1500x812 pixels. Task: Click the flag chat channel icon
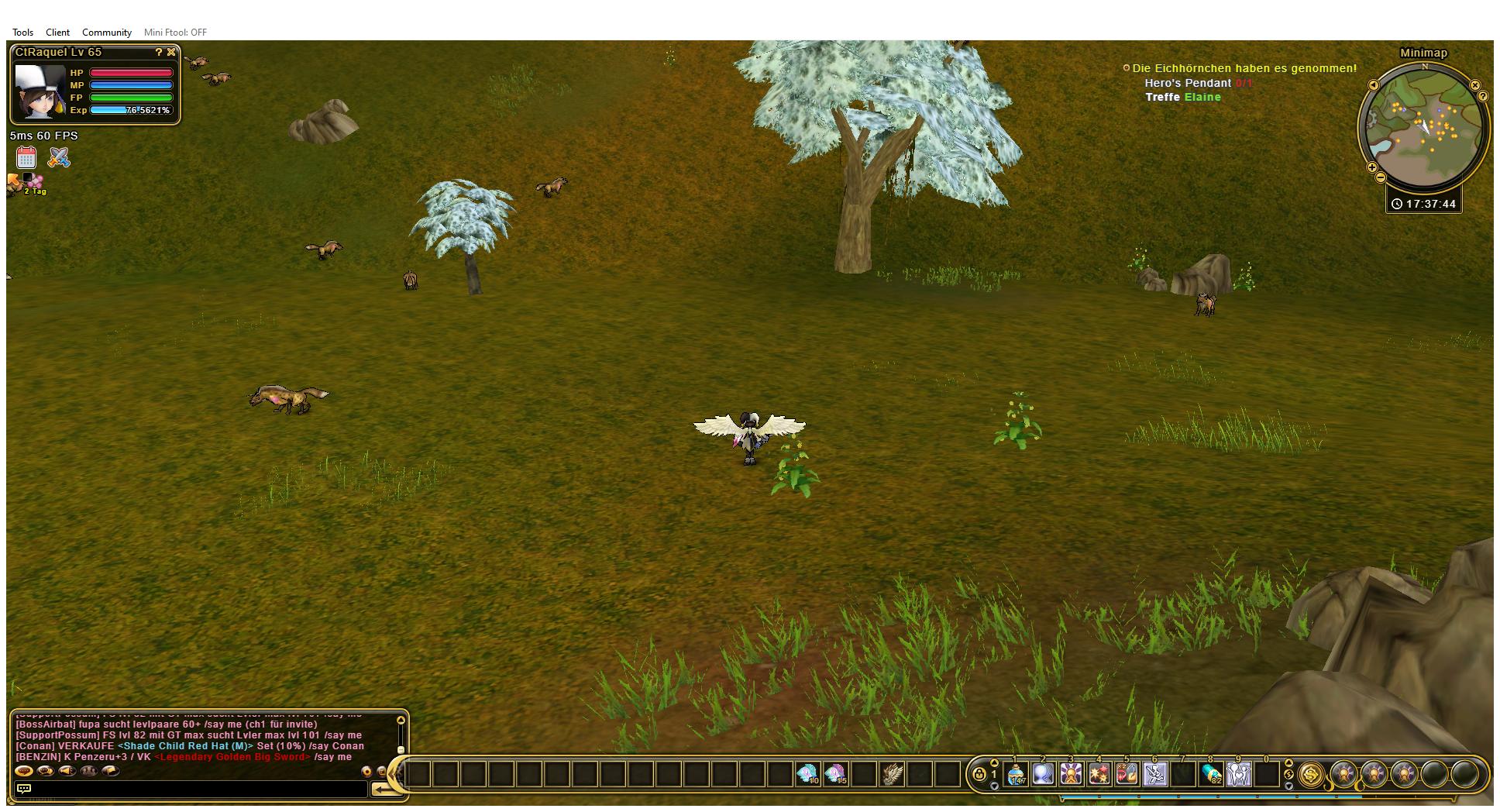point(112,771)
